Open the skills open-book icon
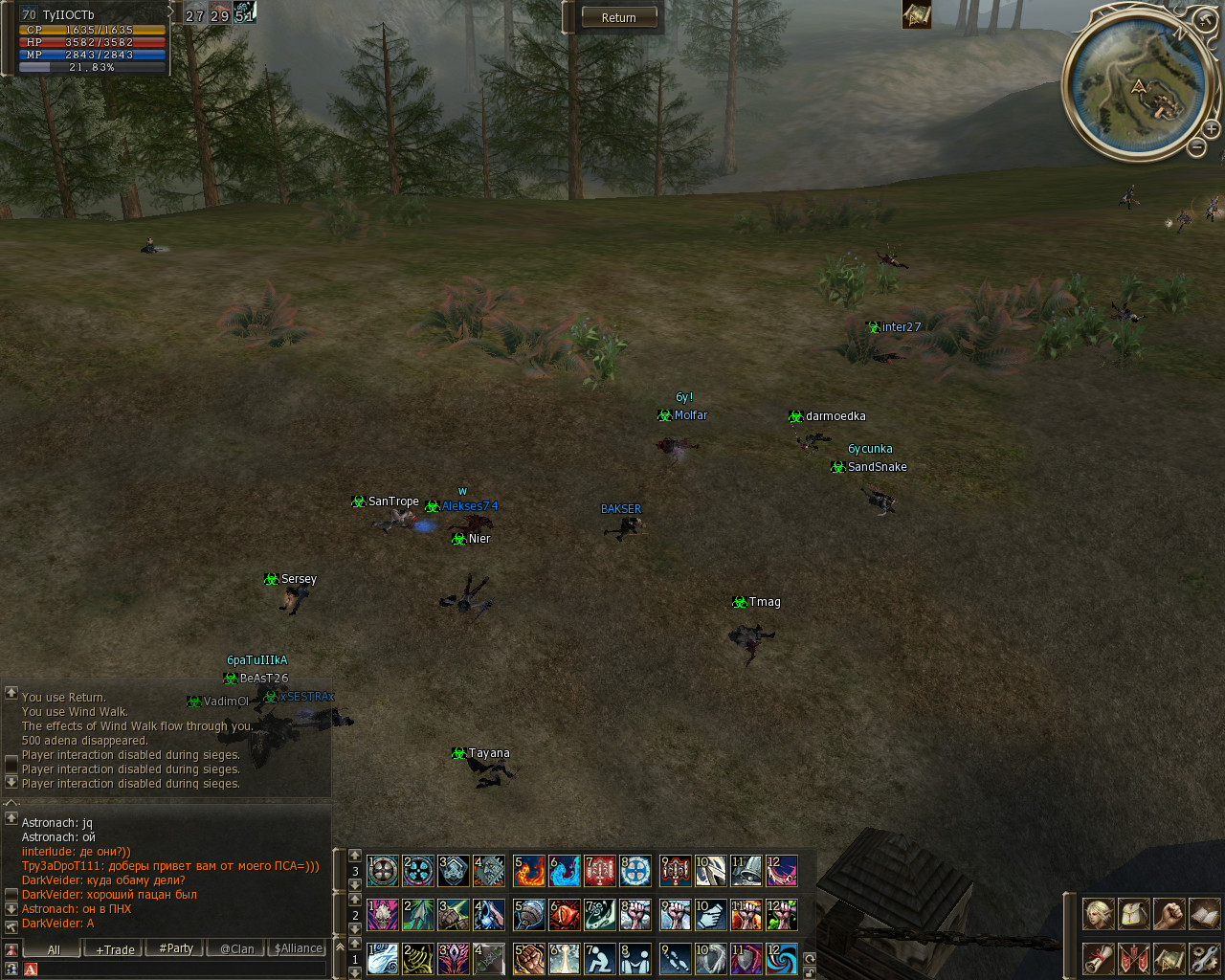 click(1204, 914)
